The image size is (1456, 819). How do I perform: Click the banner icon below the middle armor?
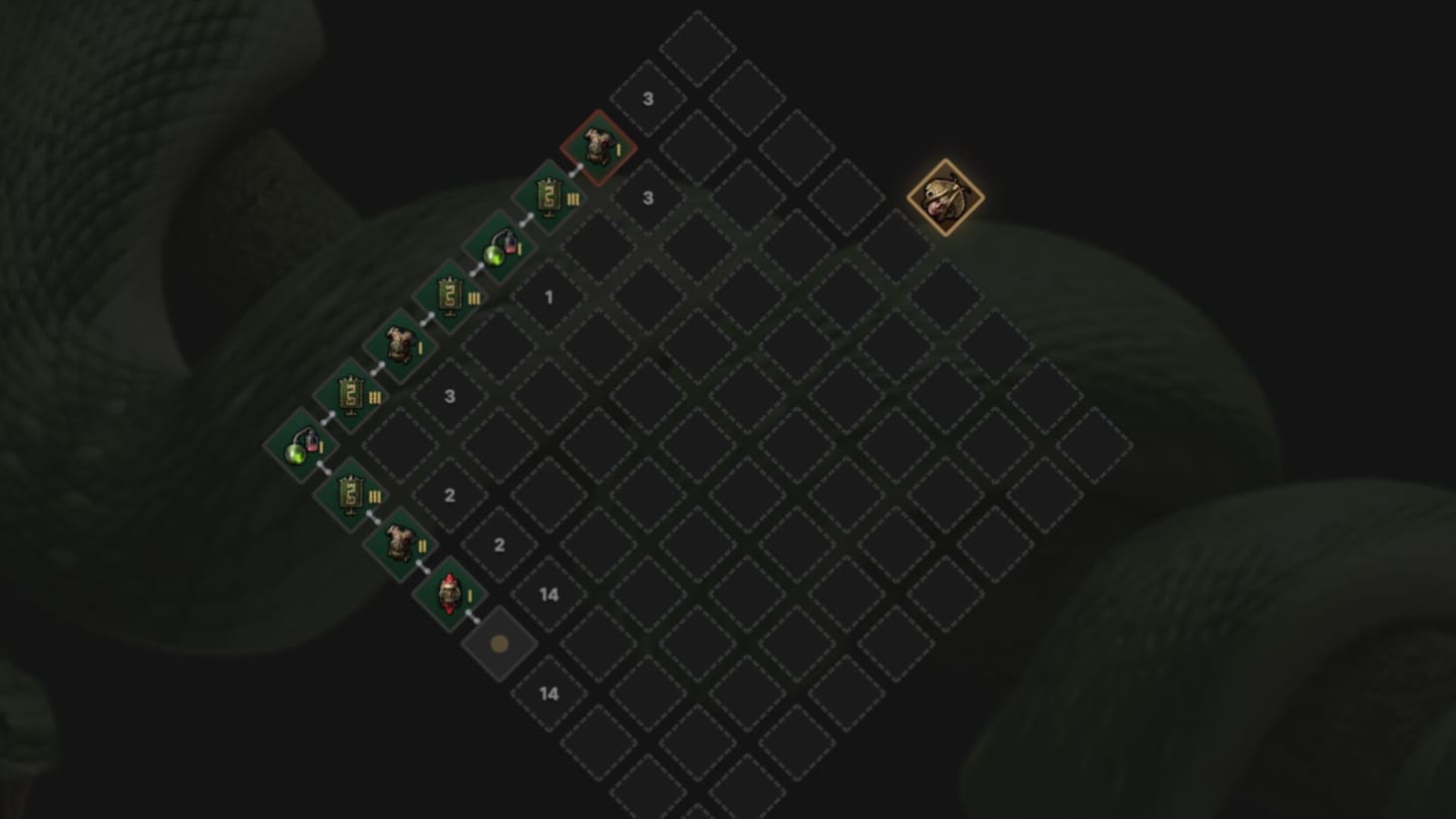point(353,396)
